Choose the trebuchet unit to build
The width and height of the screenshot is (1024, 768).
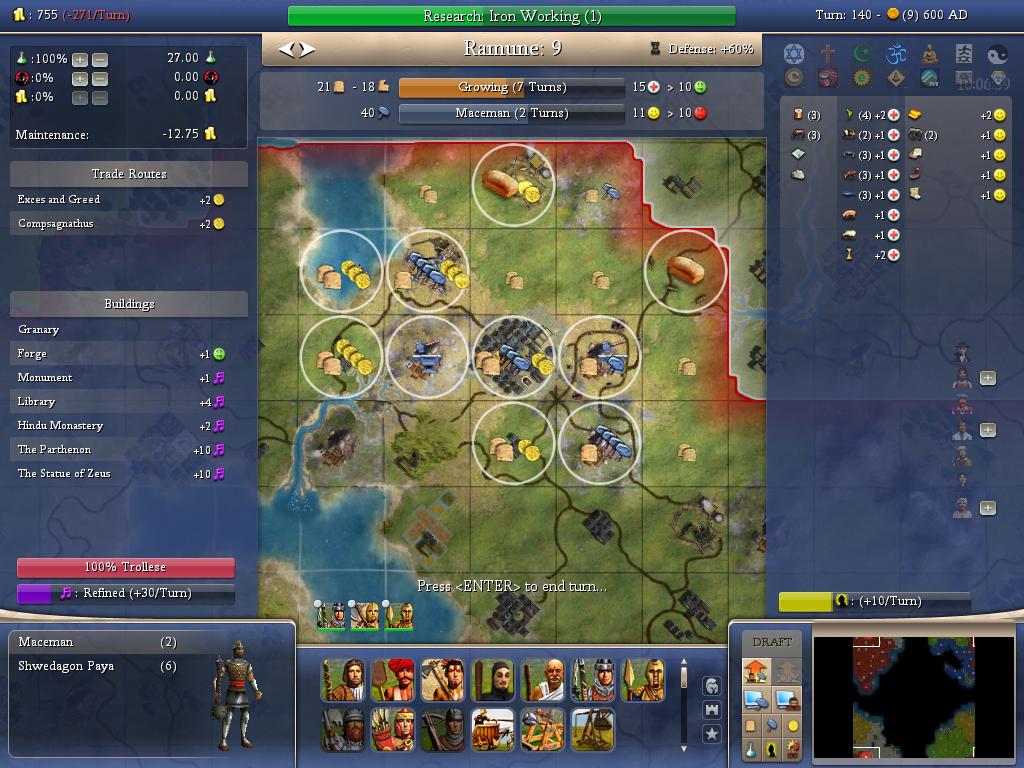(590, 729)
